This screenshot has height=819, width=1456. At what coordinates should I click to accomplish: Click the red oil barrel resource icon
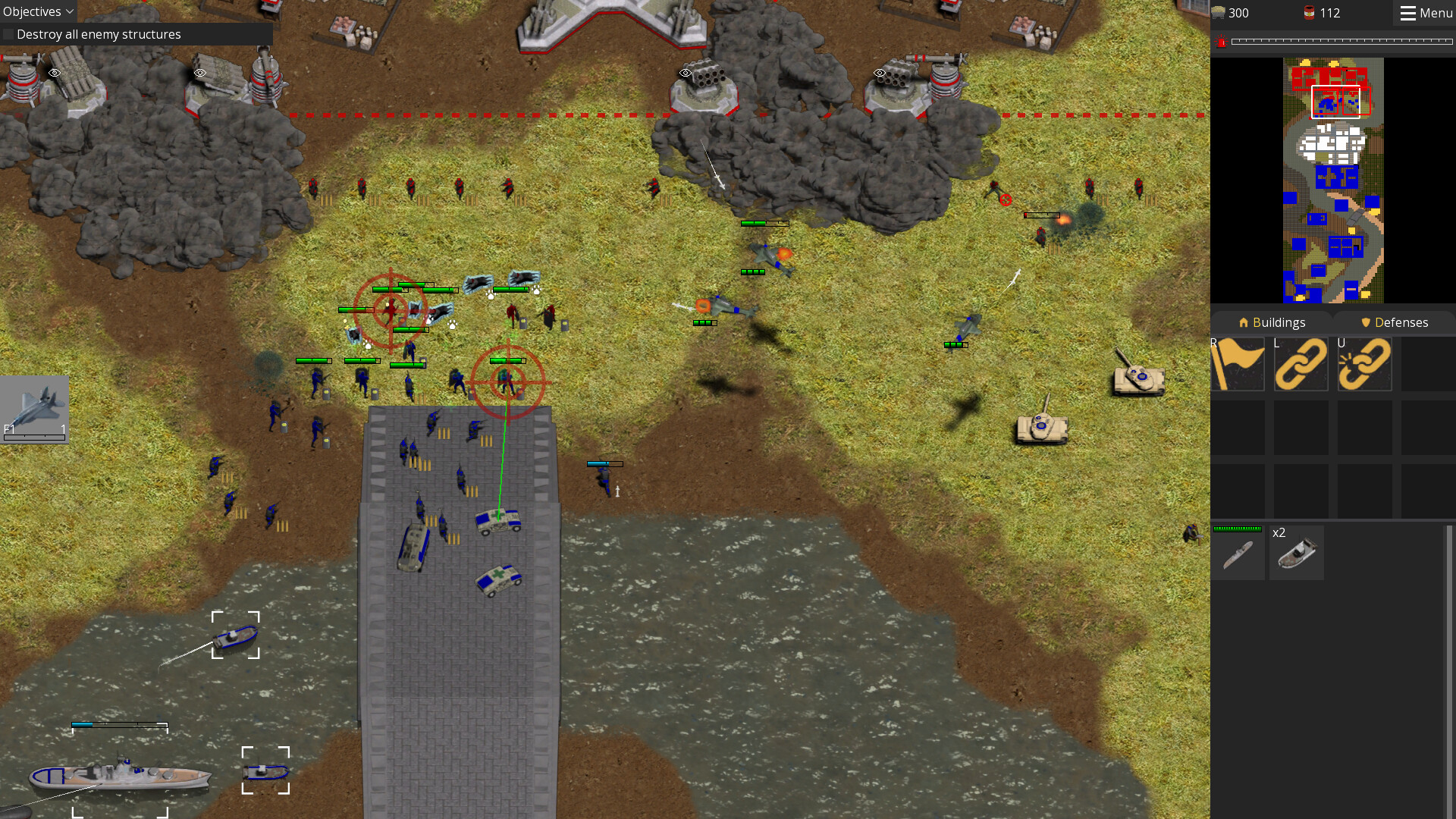click(1307, 12)
